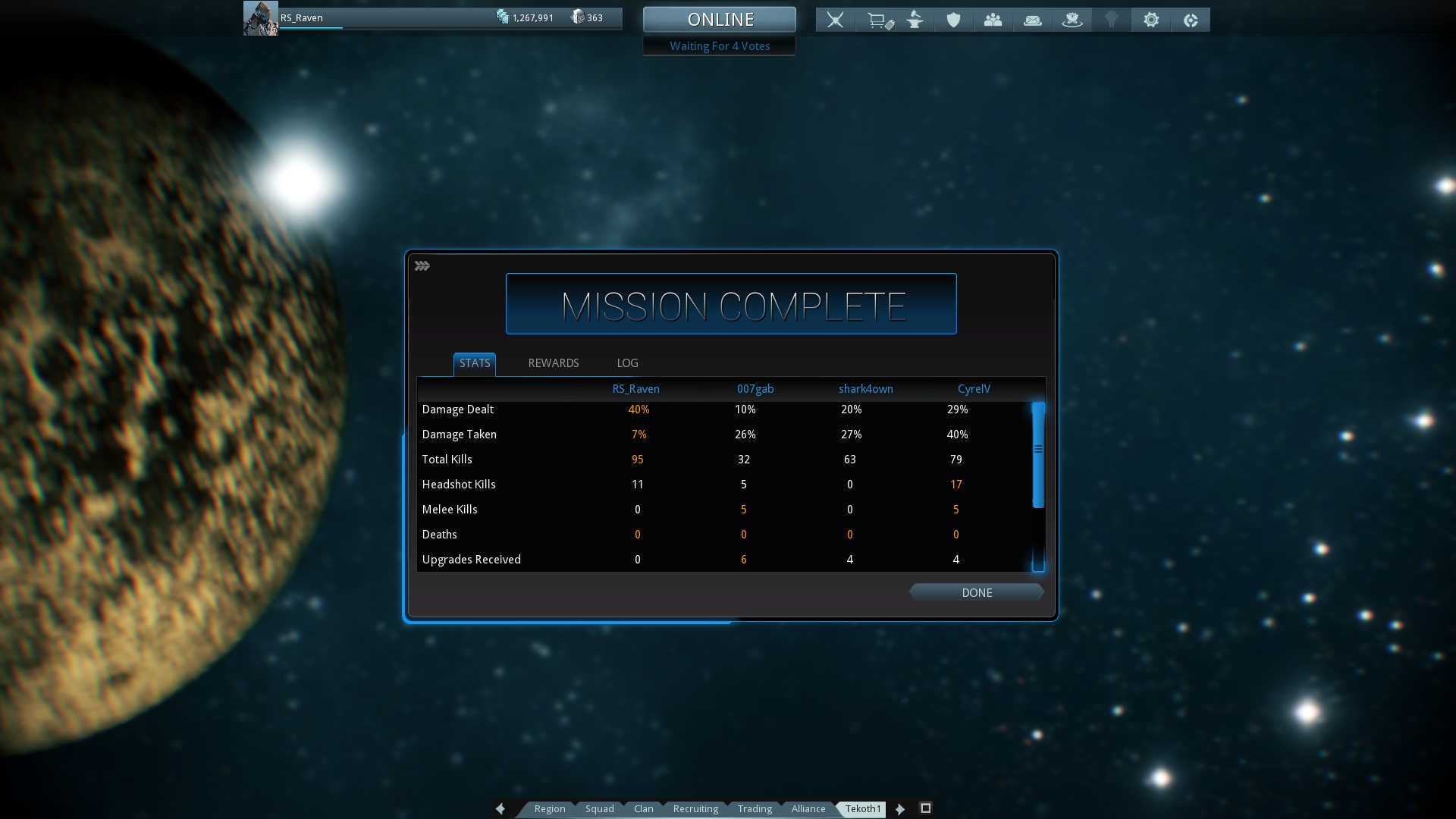Open the Alliance chat tab
The height and width of the screenshot is (819, 1456).
808,809
